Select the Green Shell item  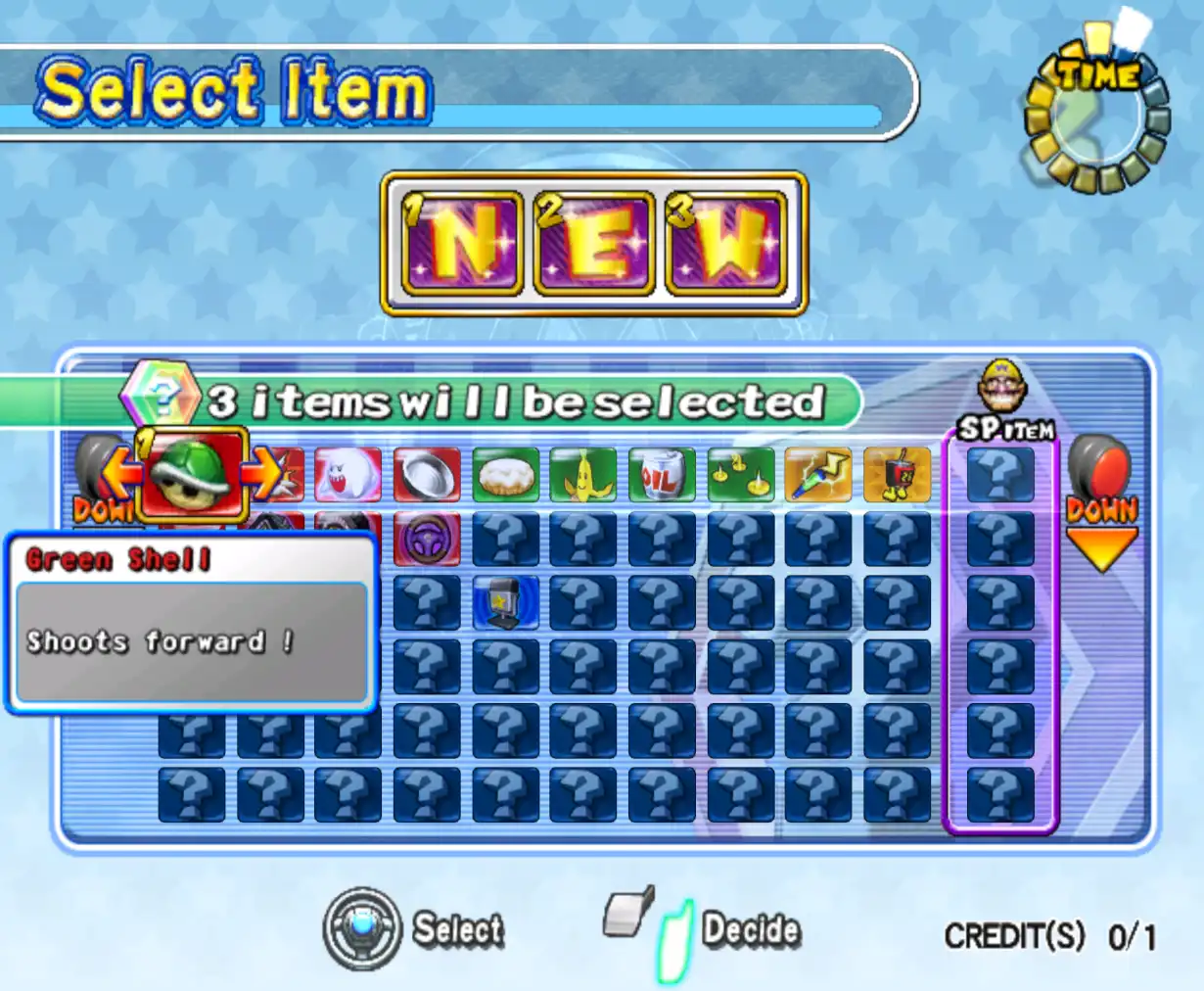pyautogui.click(x=192, y=476)
